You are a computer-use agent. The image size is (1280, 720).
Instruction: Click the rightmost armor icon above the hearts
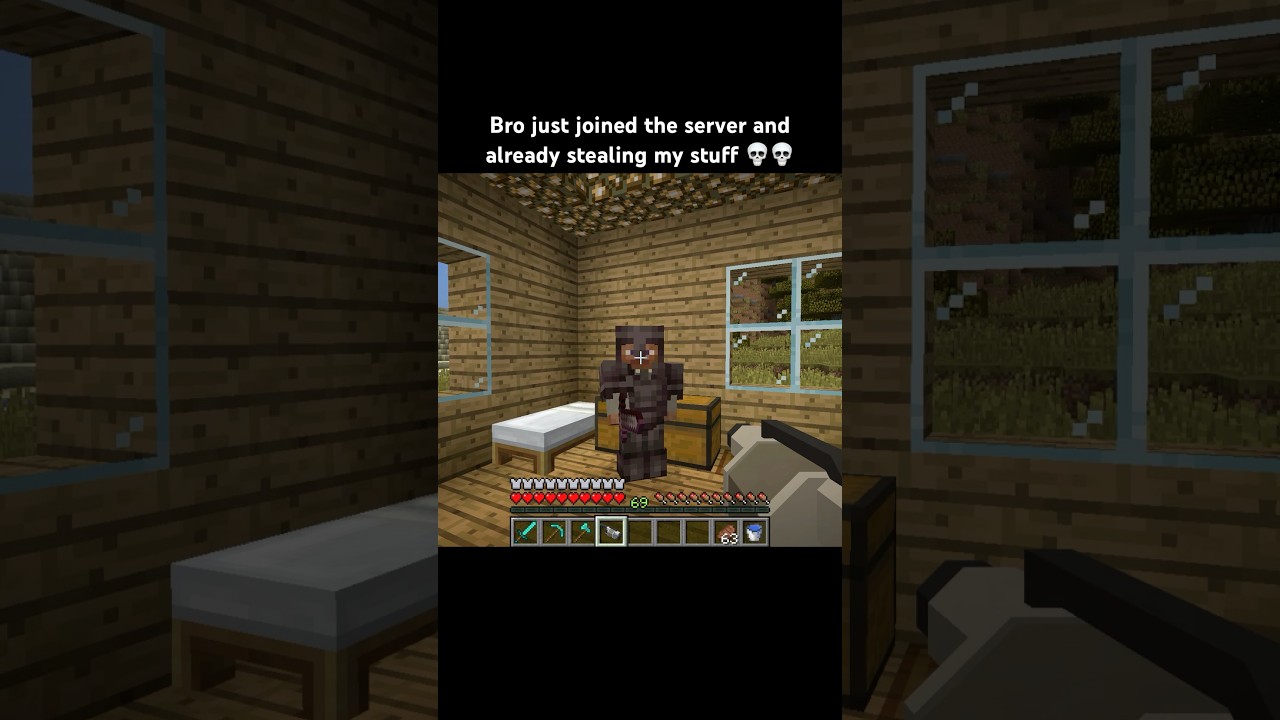coord(619,483)
